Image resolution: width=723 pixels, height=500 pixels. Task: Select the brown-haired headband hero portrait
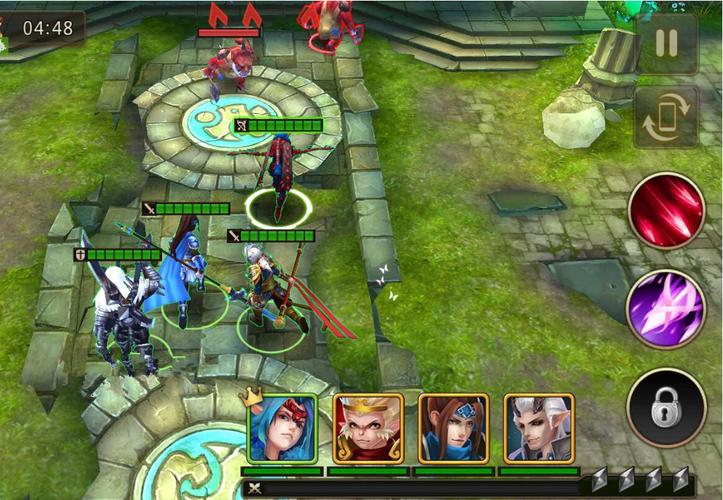[453, 428]
